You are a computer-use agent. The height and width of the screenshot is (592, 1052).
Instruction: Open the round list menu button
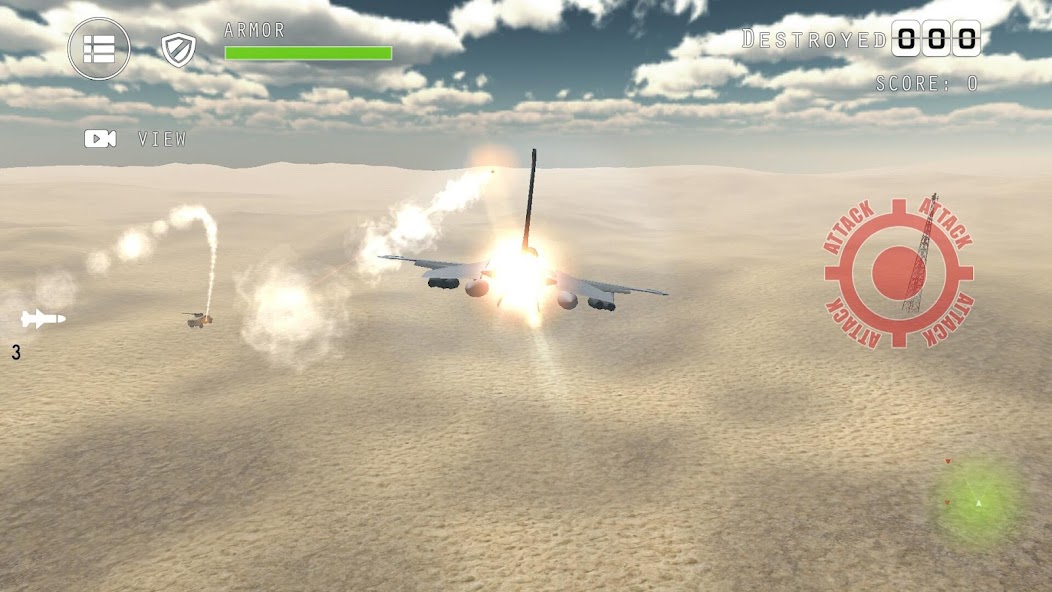(x=99, y=49)
